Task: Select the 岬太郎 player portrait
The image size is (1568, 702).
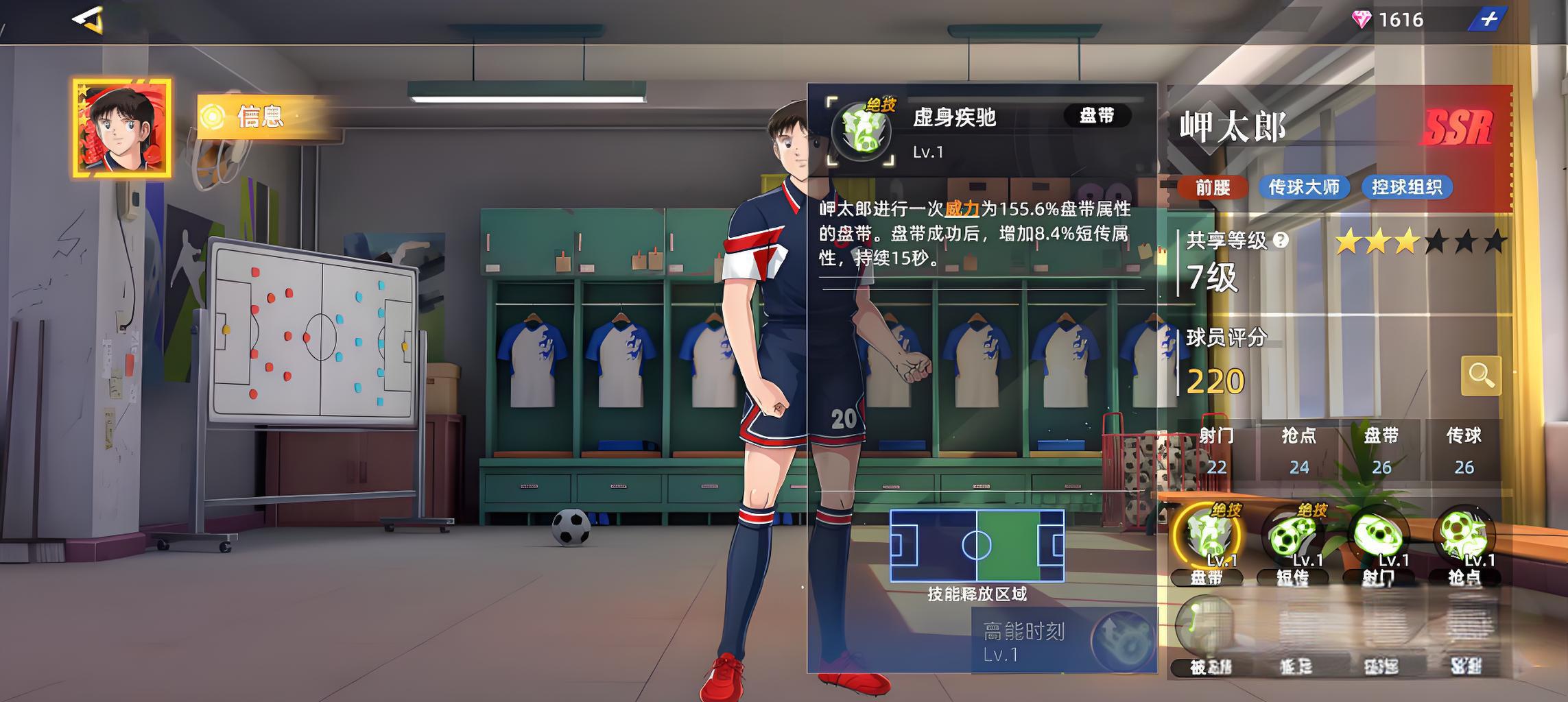Action: [122, 128]
